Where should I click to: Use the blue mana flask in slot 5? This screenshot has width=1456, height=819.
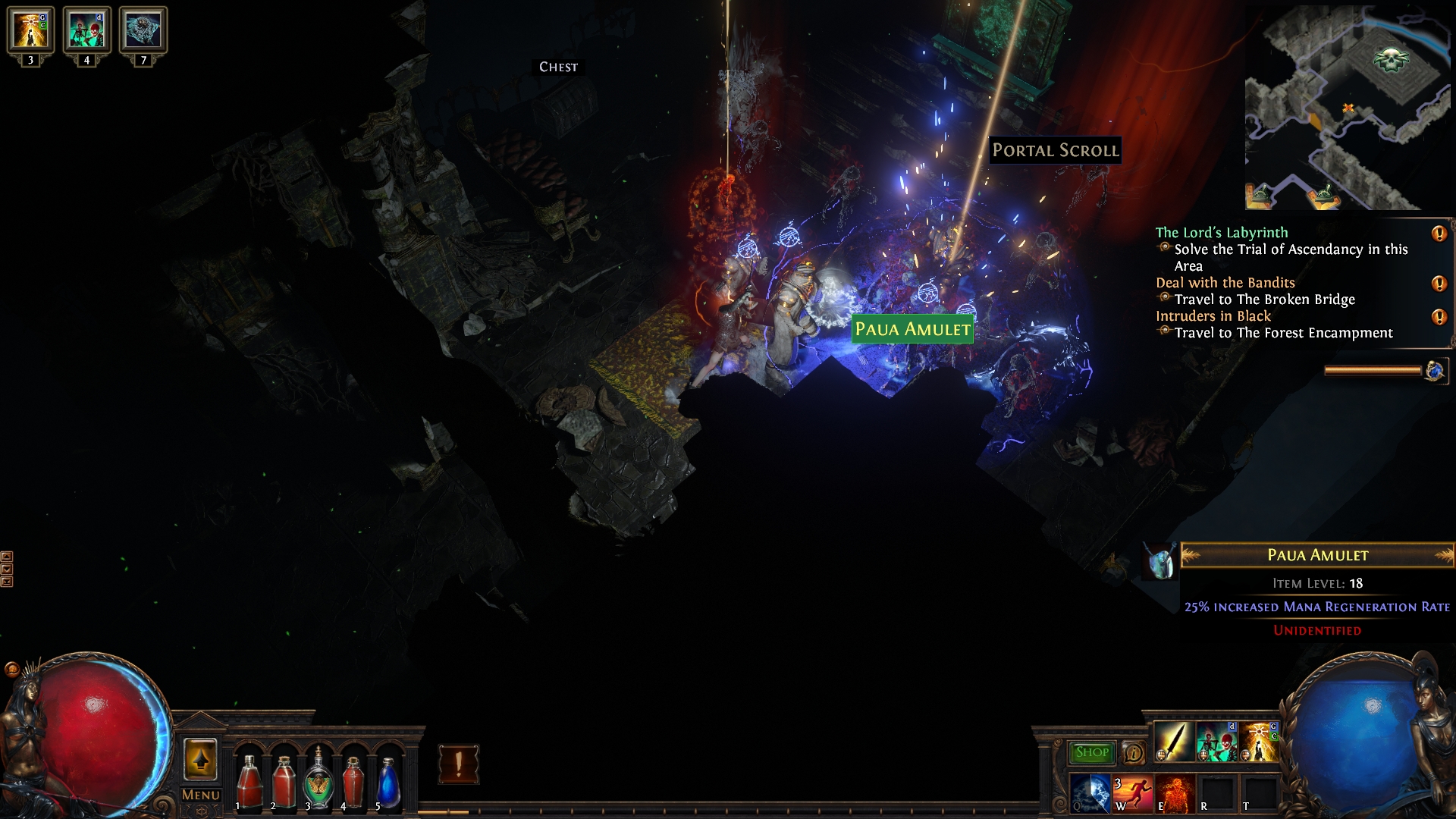pos(388,781)
